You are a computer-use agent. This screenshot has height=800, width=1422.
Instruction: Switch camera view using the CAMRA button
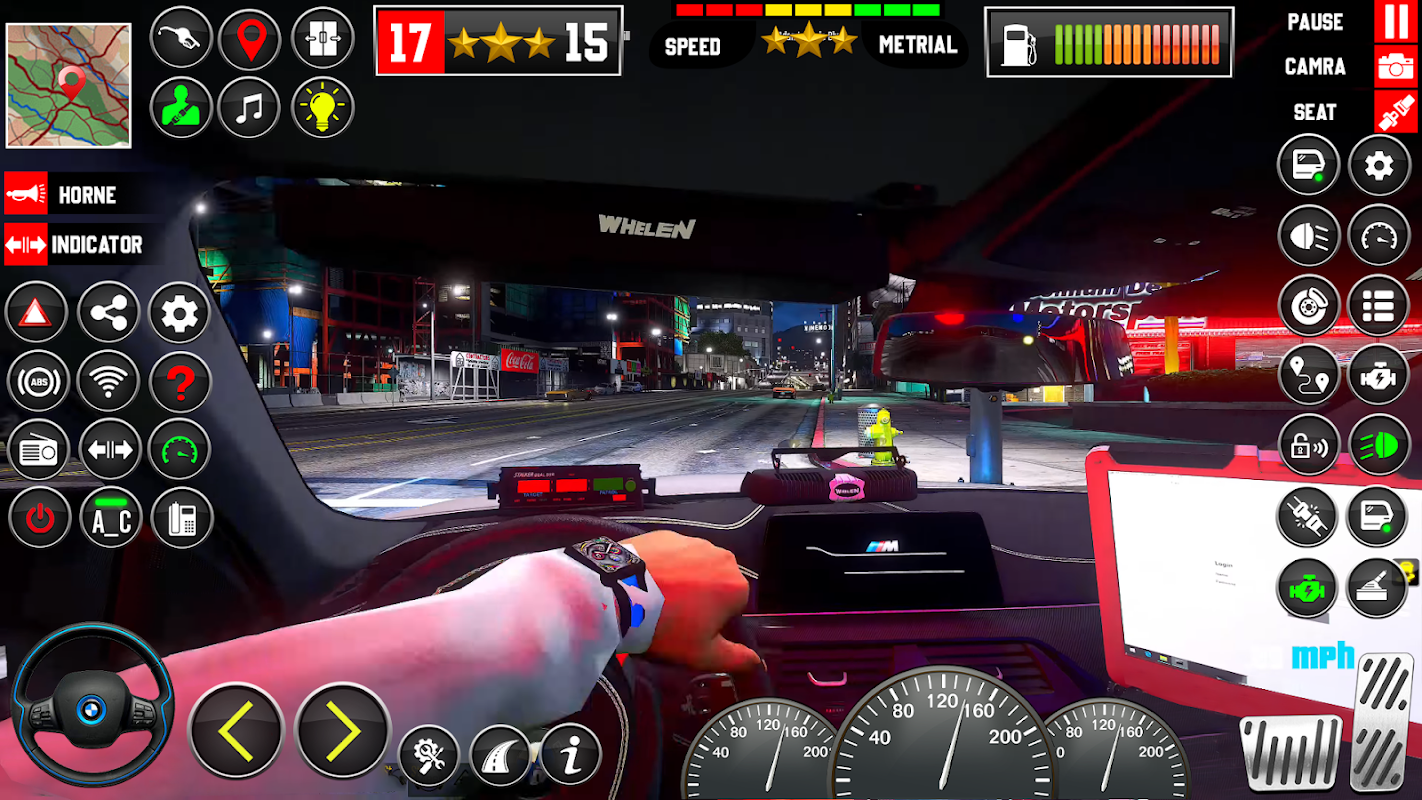click(1395, 67)
